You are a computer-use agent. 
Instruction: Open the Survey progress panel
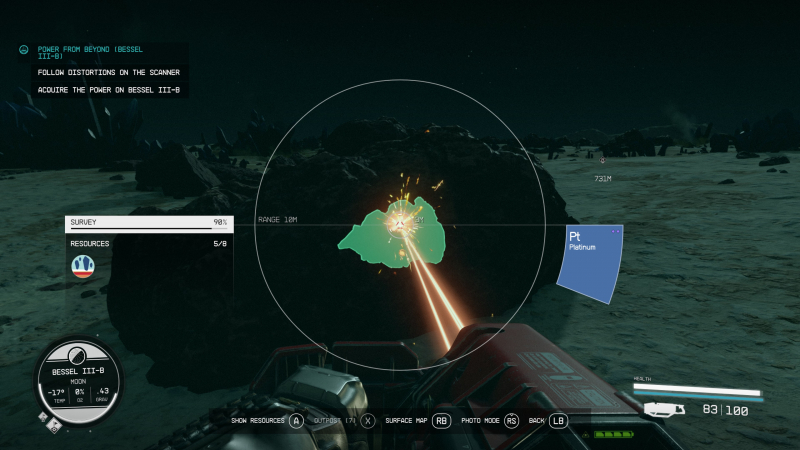[148, 223]
